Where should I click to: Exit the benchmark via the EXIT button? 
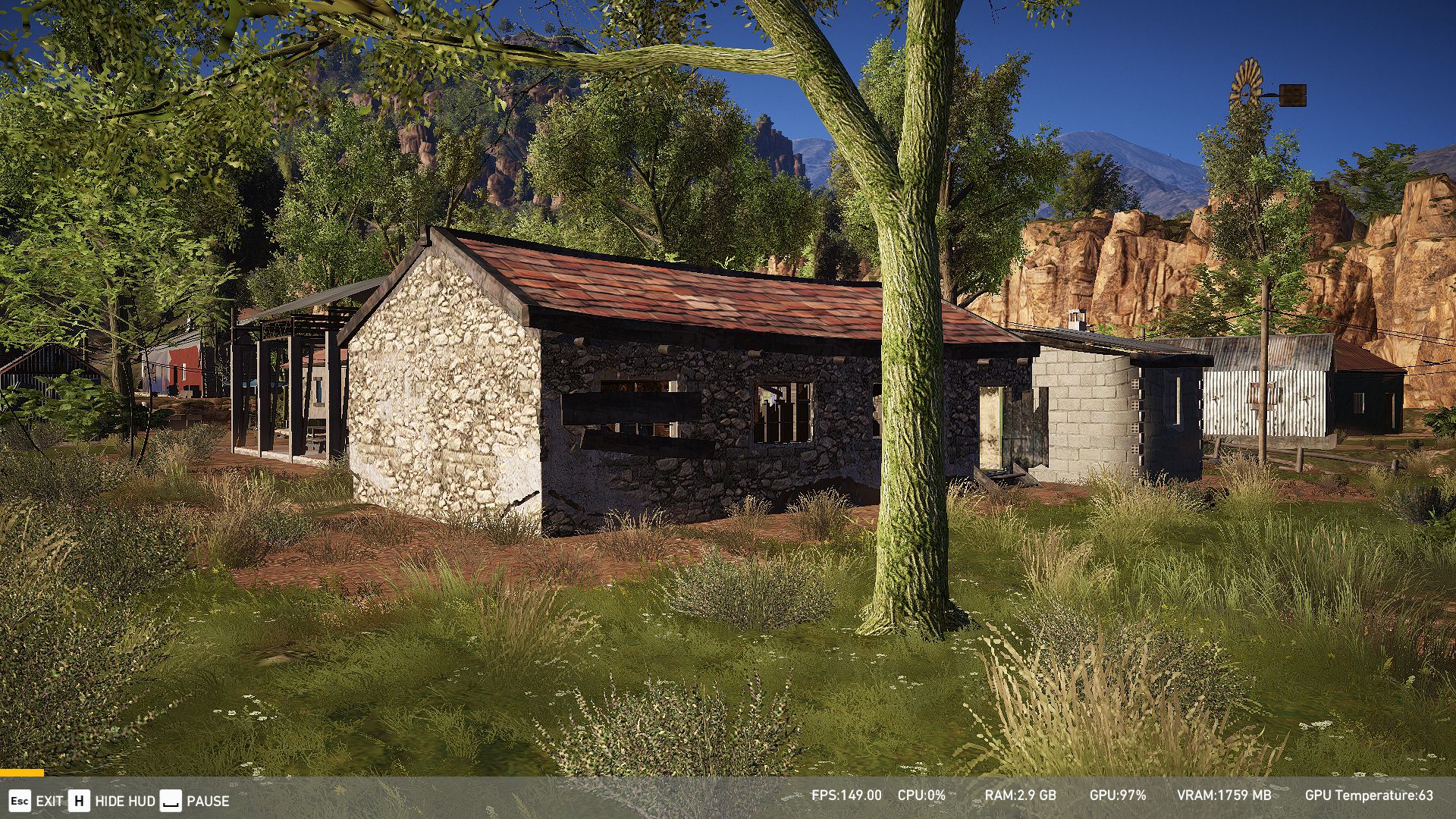pyautogui.click(x=36, y=801)
